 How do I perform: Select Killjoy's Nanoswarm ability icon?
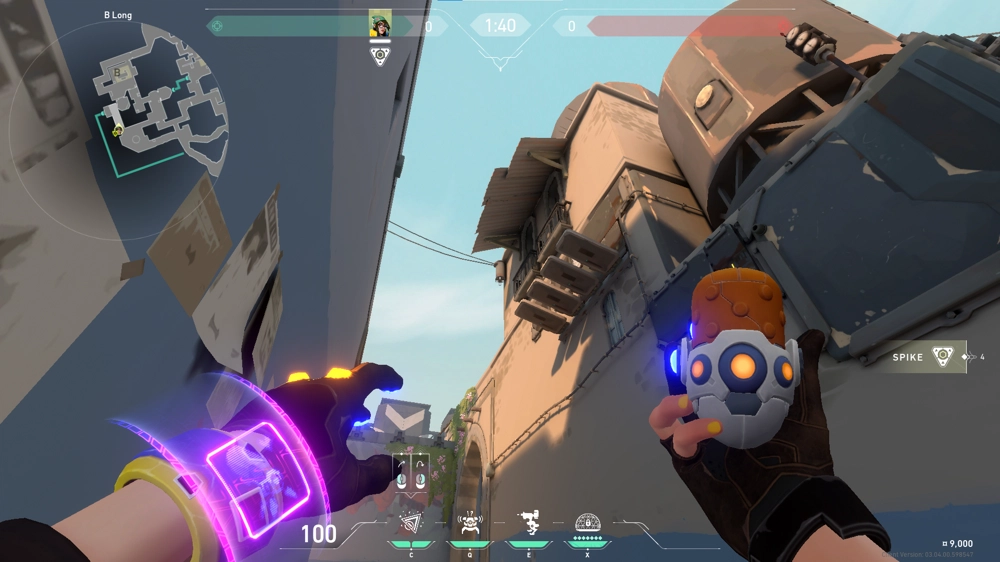pos(411,522)
